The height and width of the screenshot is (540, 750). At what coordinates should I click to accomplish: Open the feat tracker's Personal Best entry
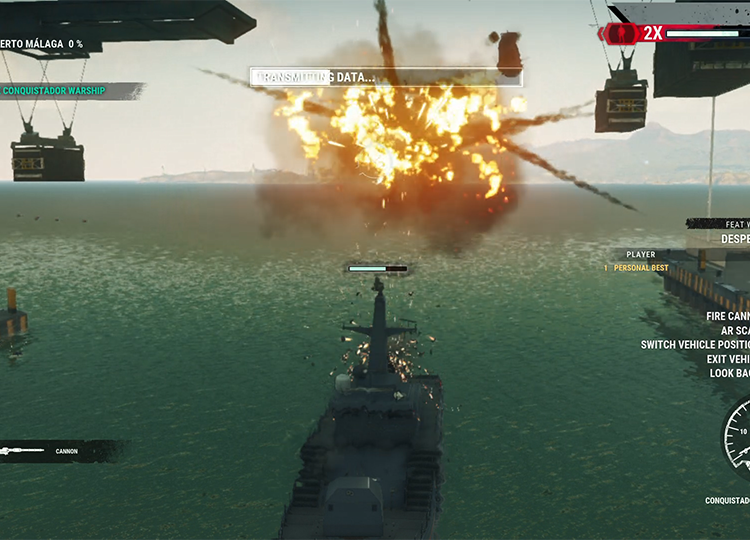pyautogui.click(x=640, y=268)
